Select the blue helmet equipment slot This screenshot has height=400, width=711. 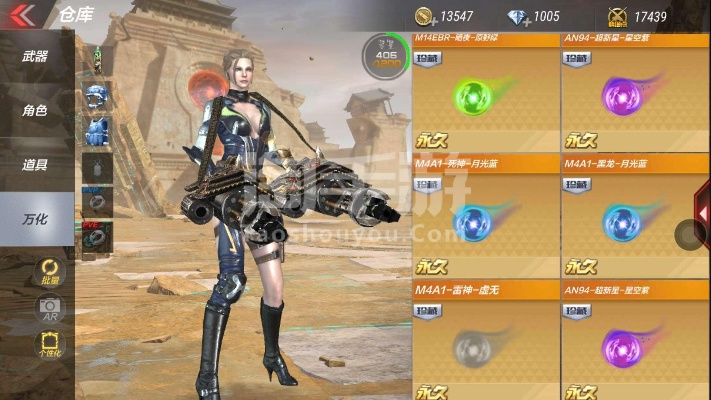coord(97,98)
